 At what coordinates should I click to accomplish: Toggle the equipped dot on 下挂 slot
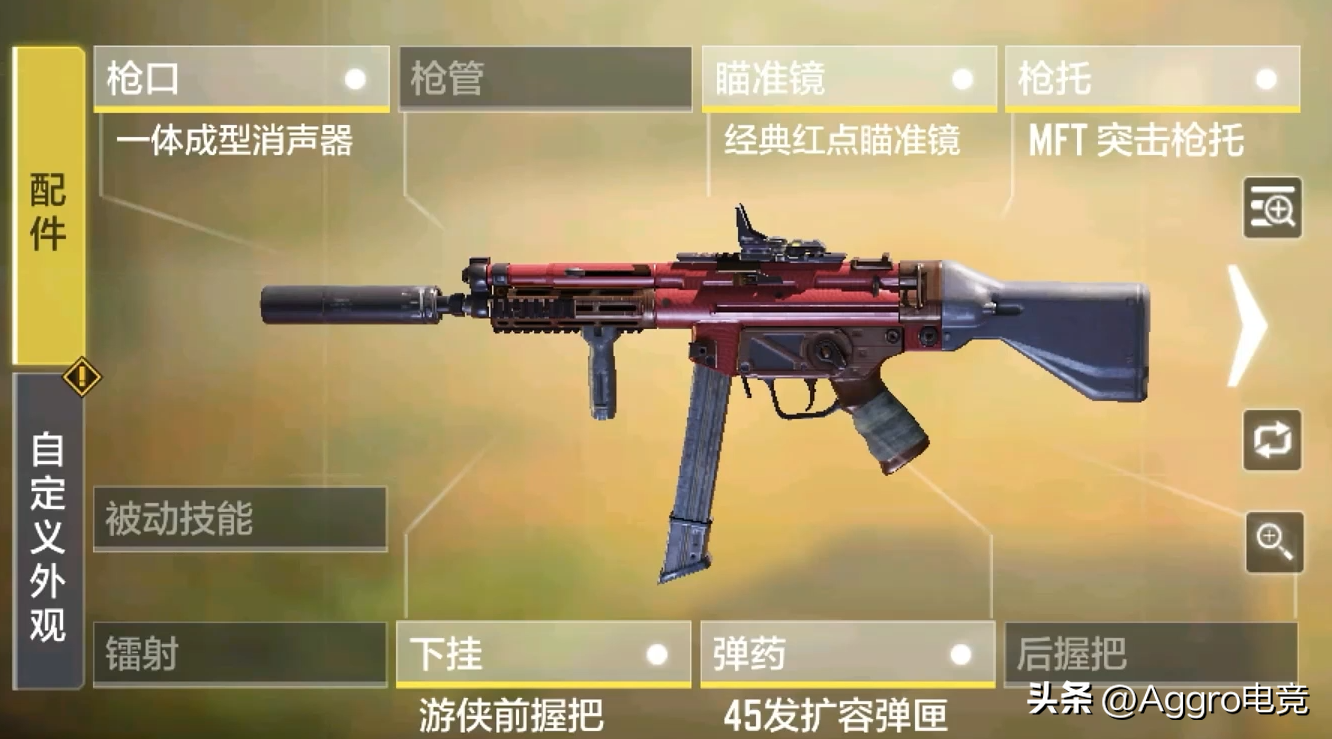[x=657, y=655]
